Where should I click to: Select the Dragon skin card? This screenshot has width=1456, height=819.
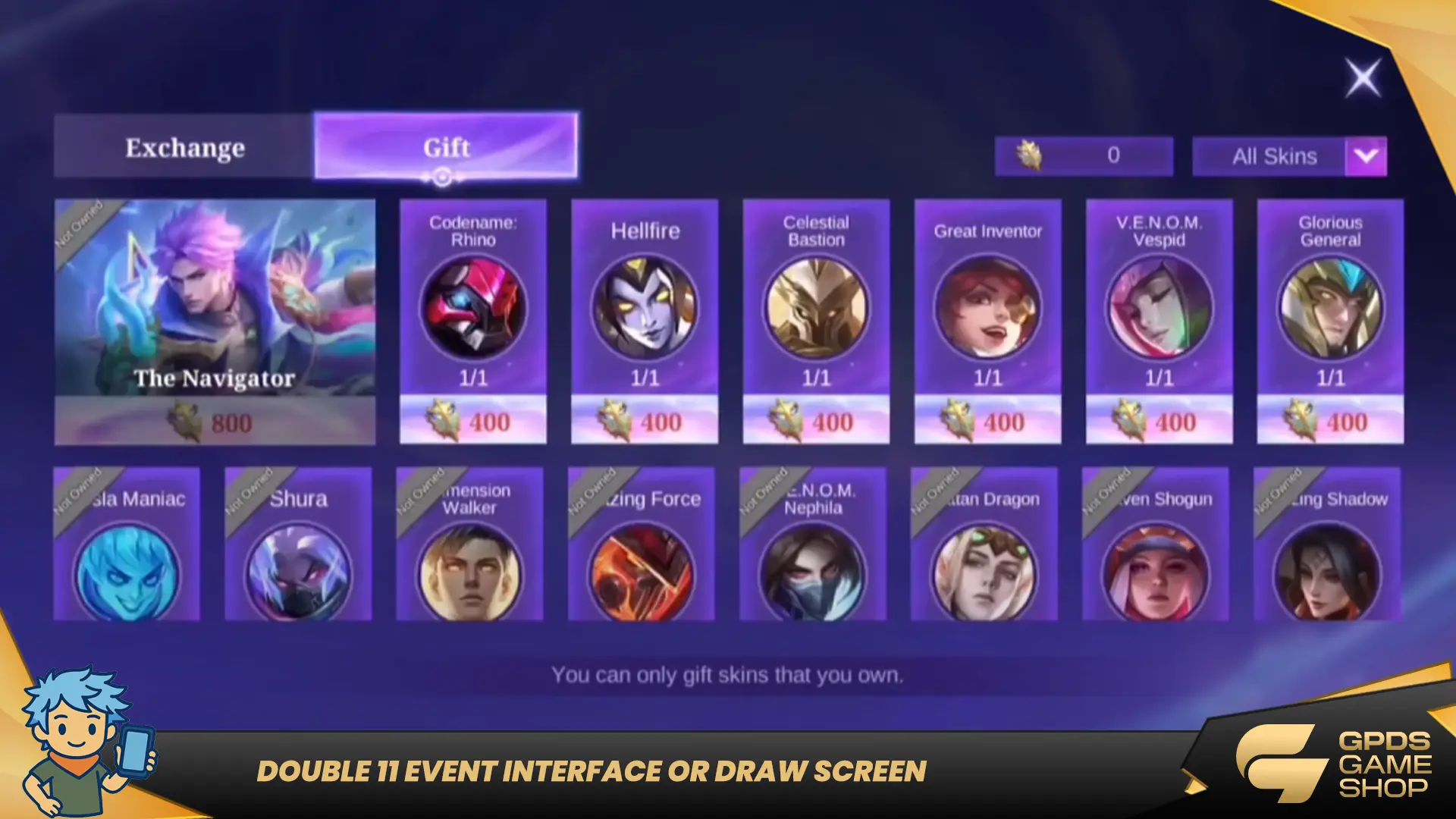[984, 544]
